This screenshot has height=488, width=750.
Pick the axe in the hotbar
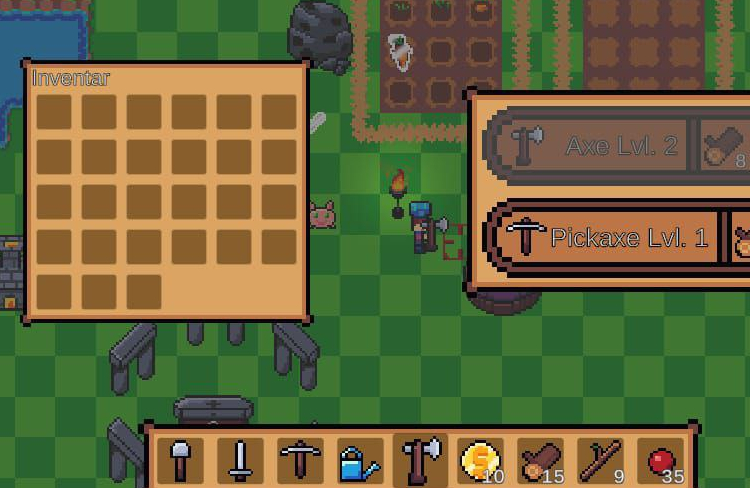tap(420, 461)
